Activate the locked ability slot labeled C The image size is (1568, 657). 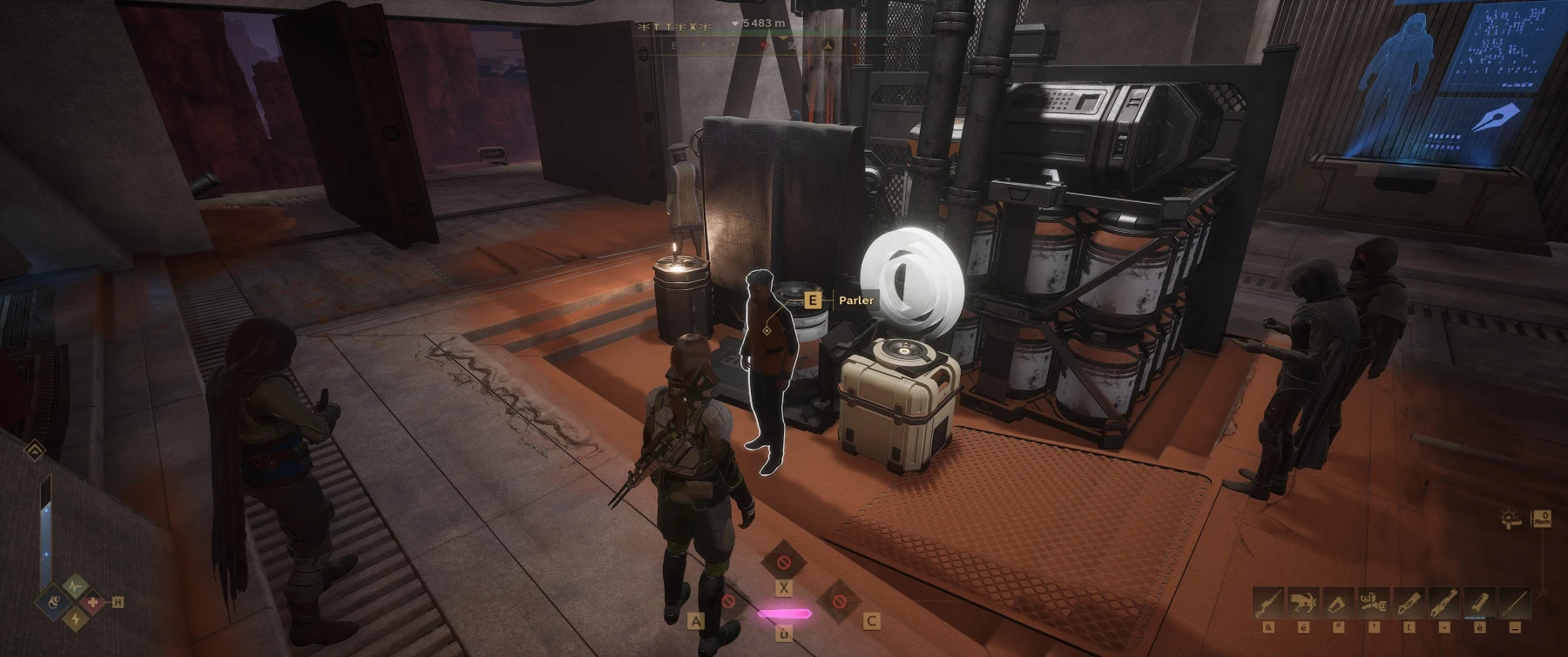(x=840, y=600)
